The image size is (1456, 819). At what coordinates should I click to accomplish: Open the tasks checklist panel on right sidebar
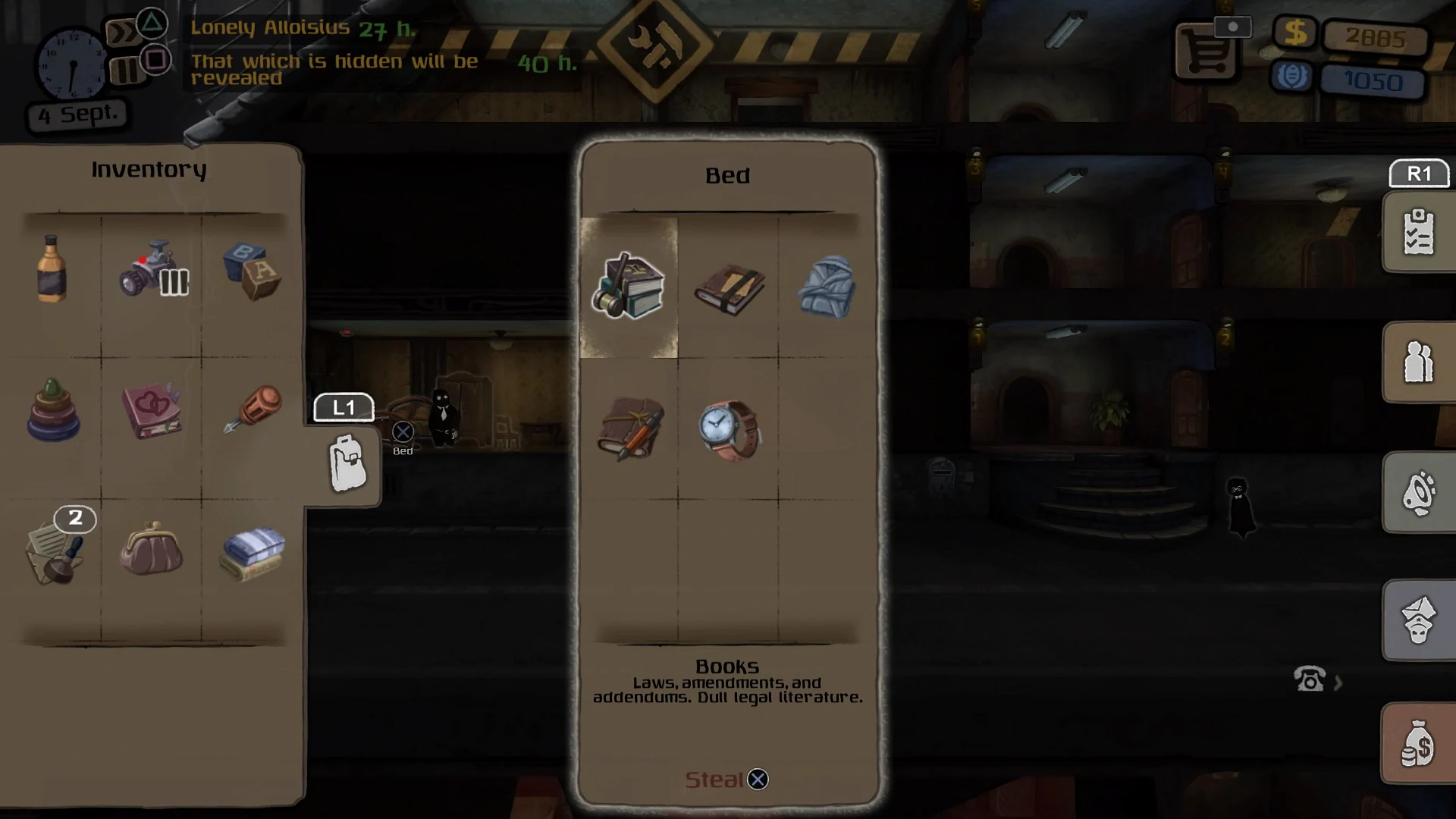click(1419, 232)
